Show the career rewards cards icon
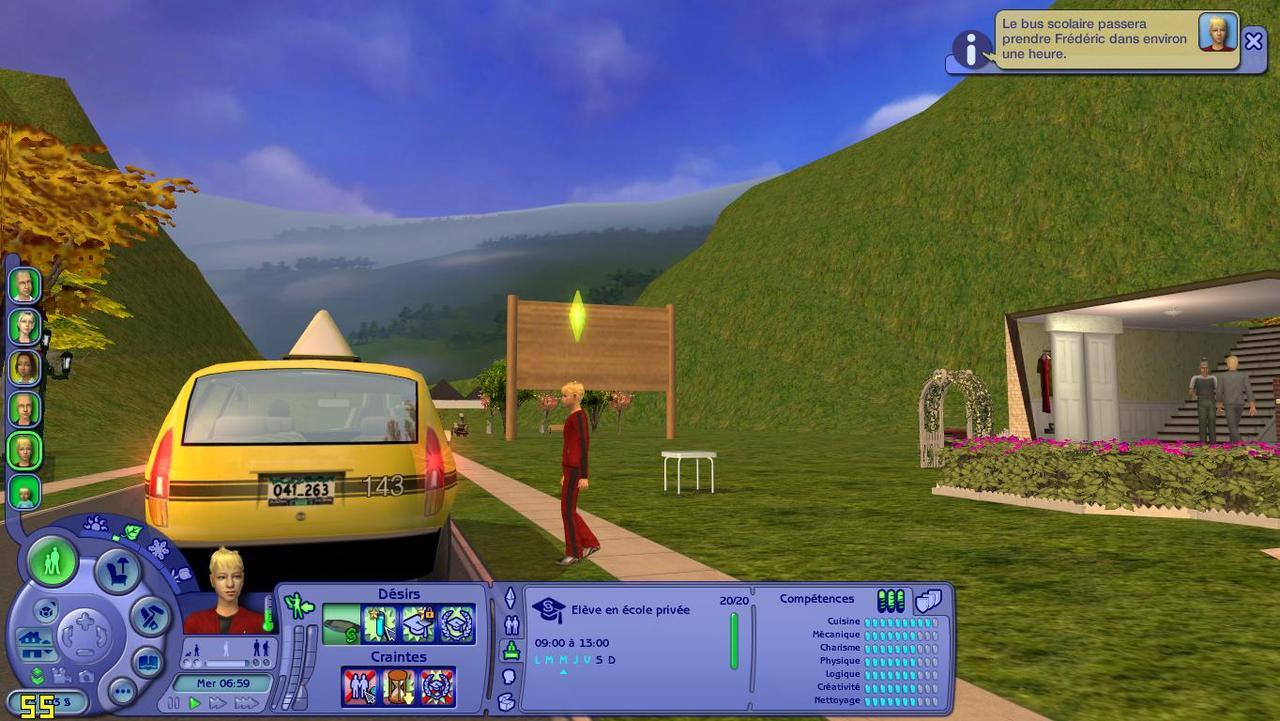Viewport: 1280px width, 721px height. point(929,600)
